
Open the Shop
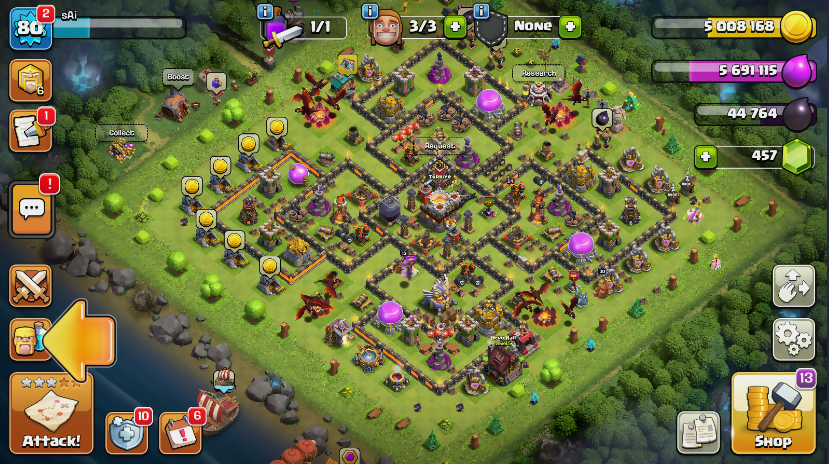[772, 413]
